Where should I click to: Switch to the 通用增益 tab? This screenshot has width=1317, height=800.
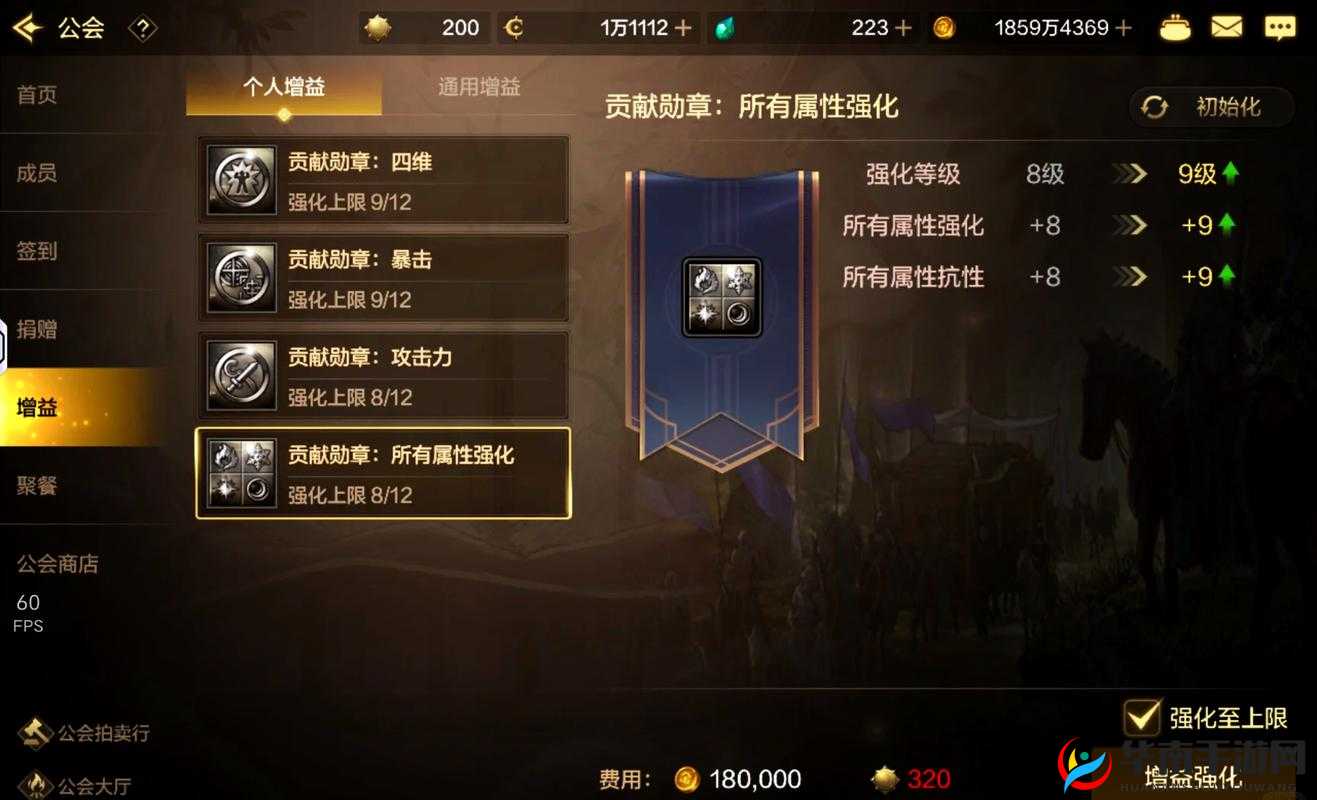[x=479, y=87]
